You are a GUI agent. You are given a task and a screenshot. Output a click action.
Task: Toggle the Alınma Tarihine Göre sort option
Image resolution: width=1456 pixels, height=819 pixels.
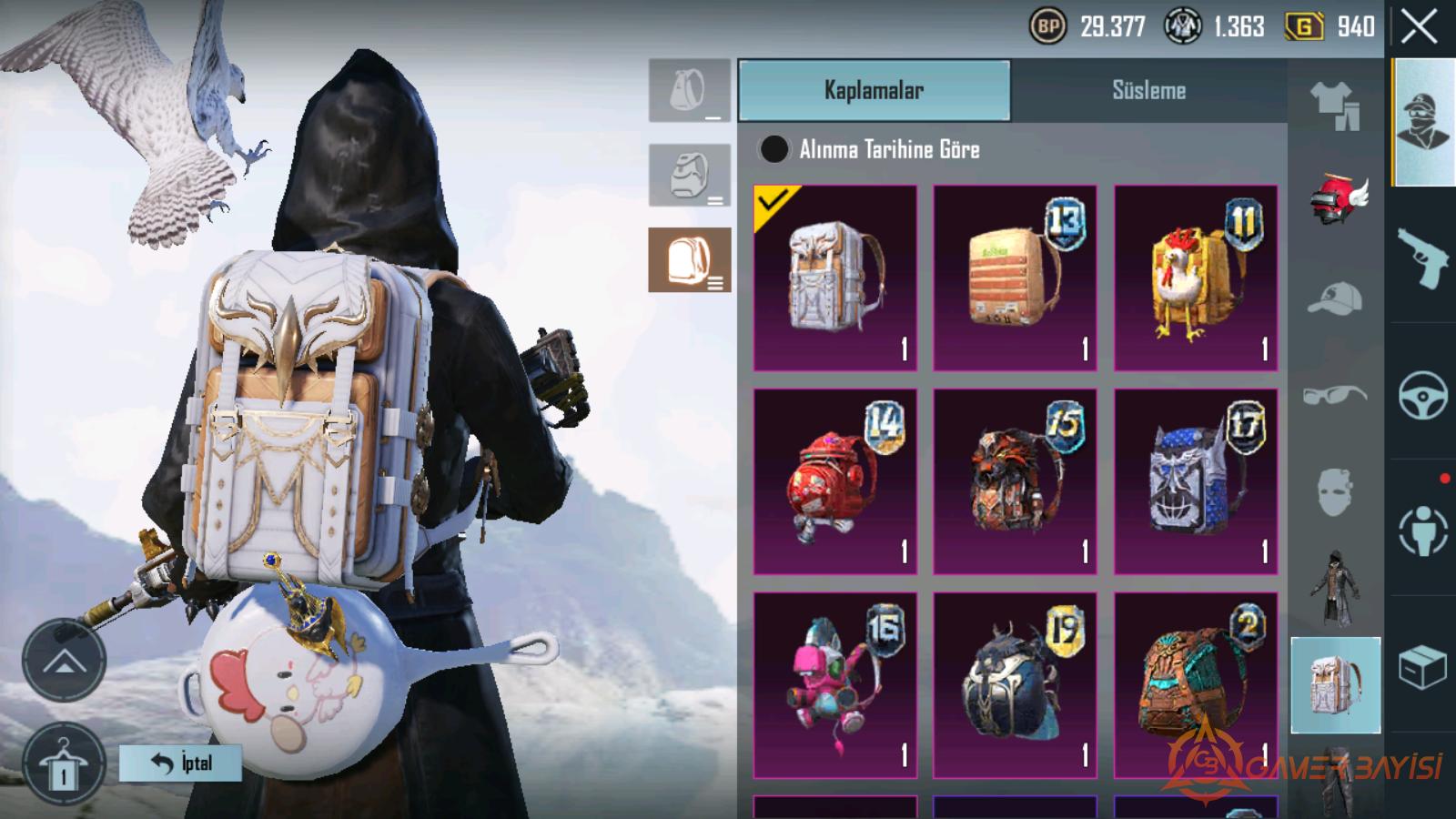click(774, 149)
